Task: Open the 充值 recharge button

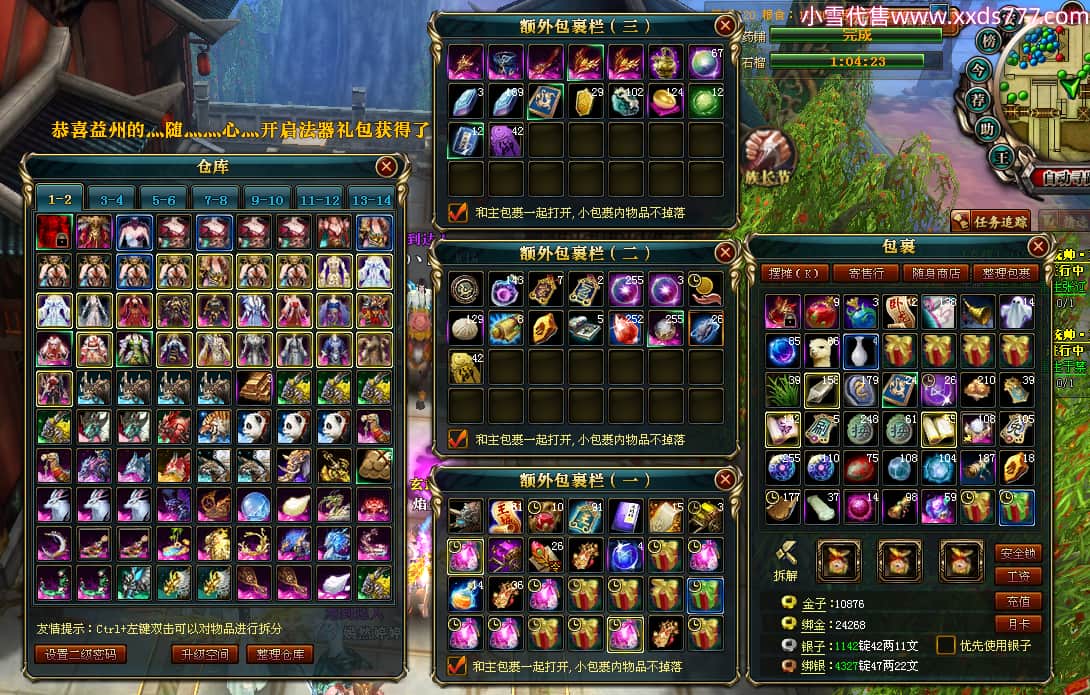Action: tap(1018, 601)
